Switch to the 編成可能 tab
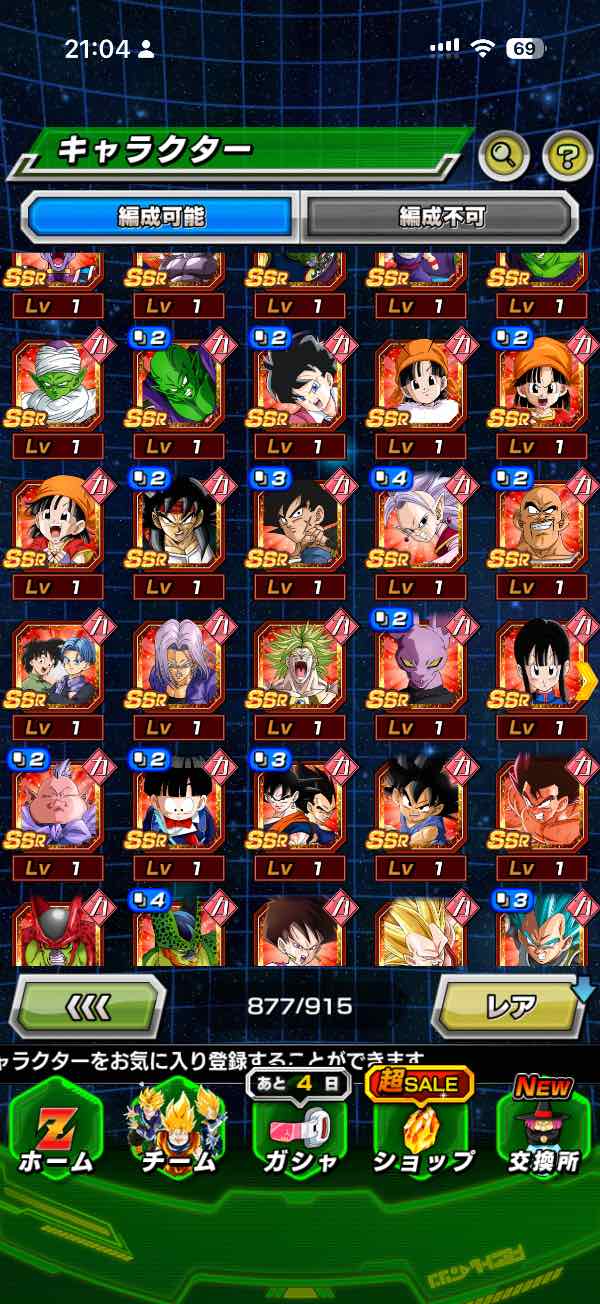 tap(161, 216)
